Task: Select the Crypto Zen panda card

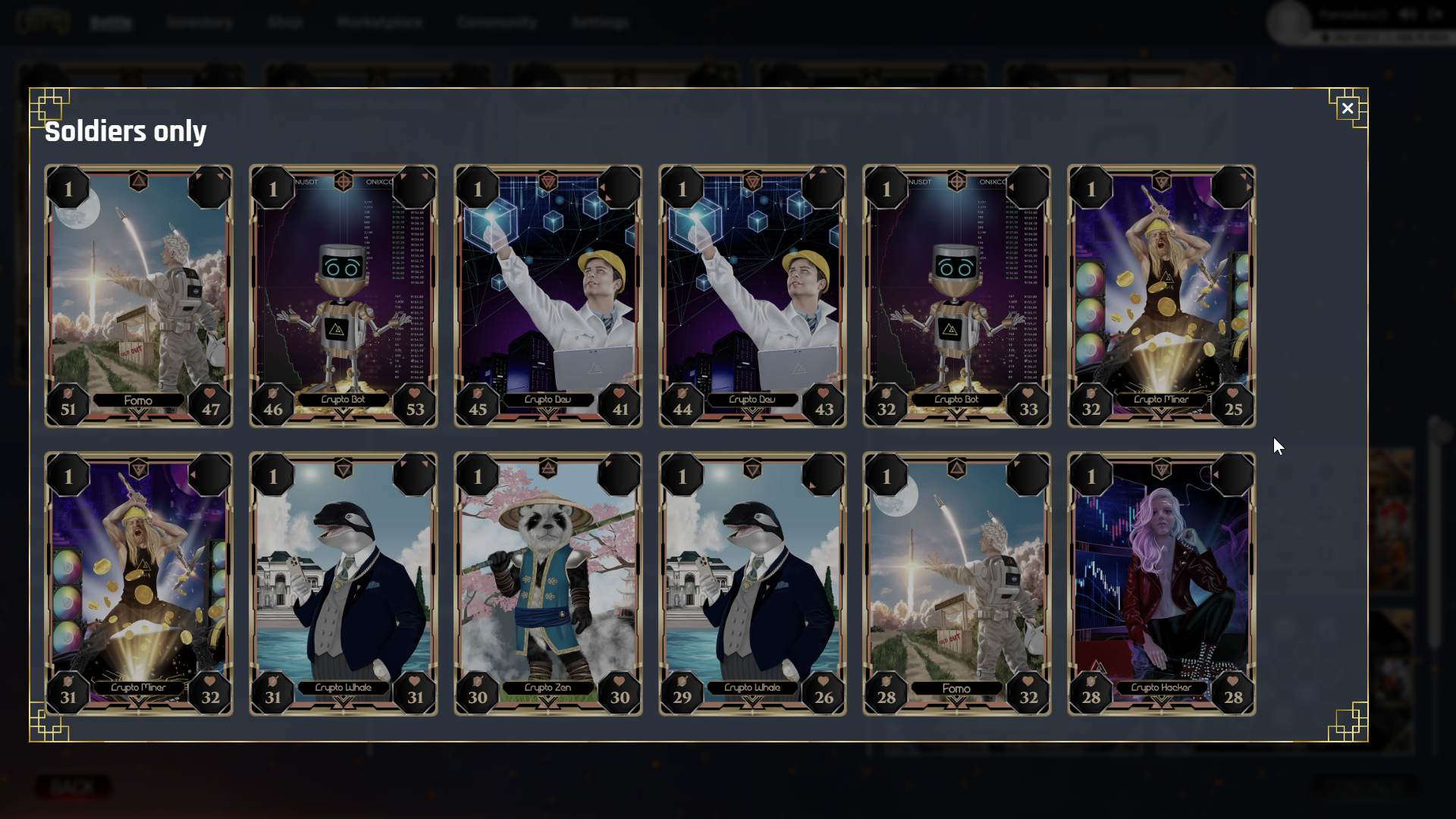Action: pos(548,584)
